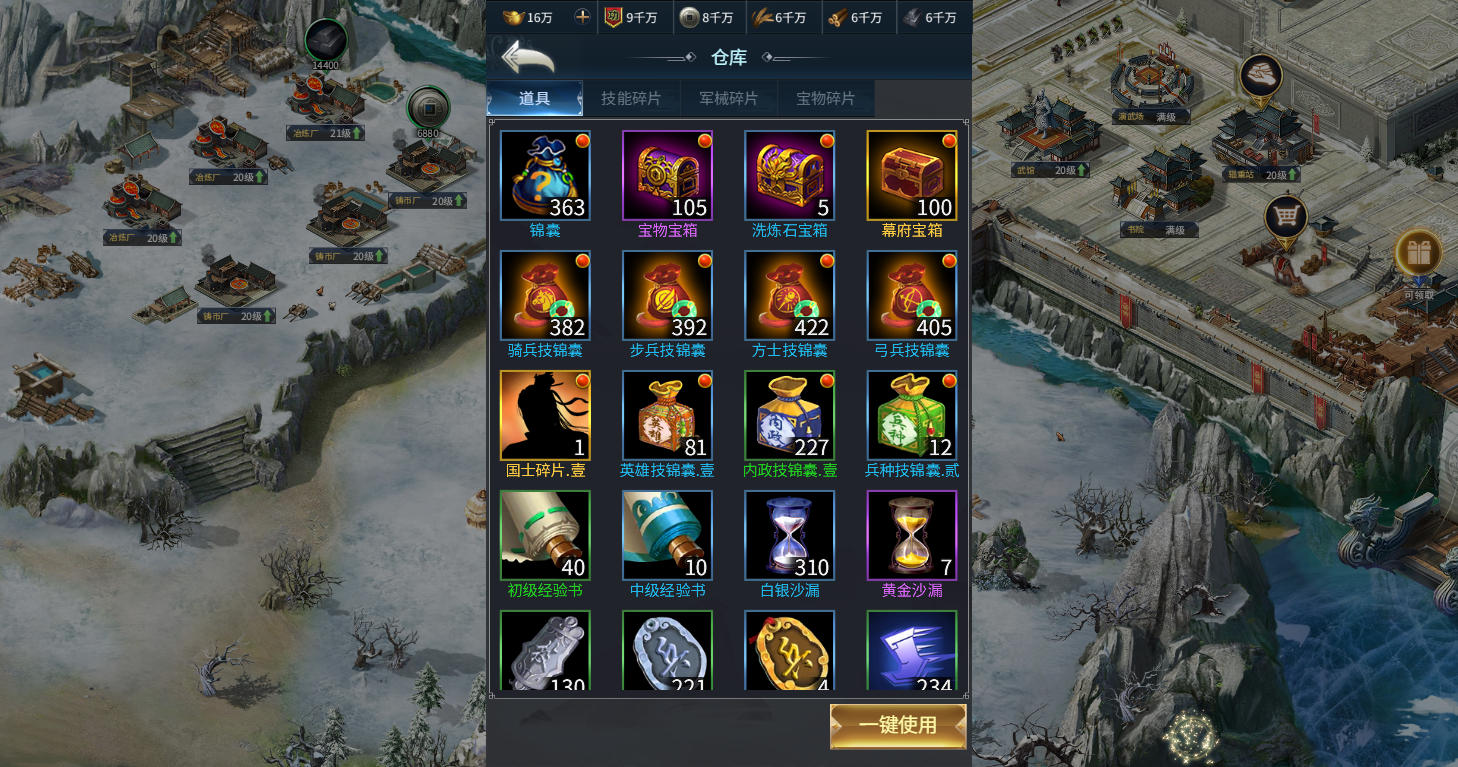Select the 道具 tab
1458x767 pixels.
[x=534, y=98]
